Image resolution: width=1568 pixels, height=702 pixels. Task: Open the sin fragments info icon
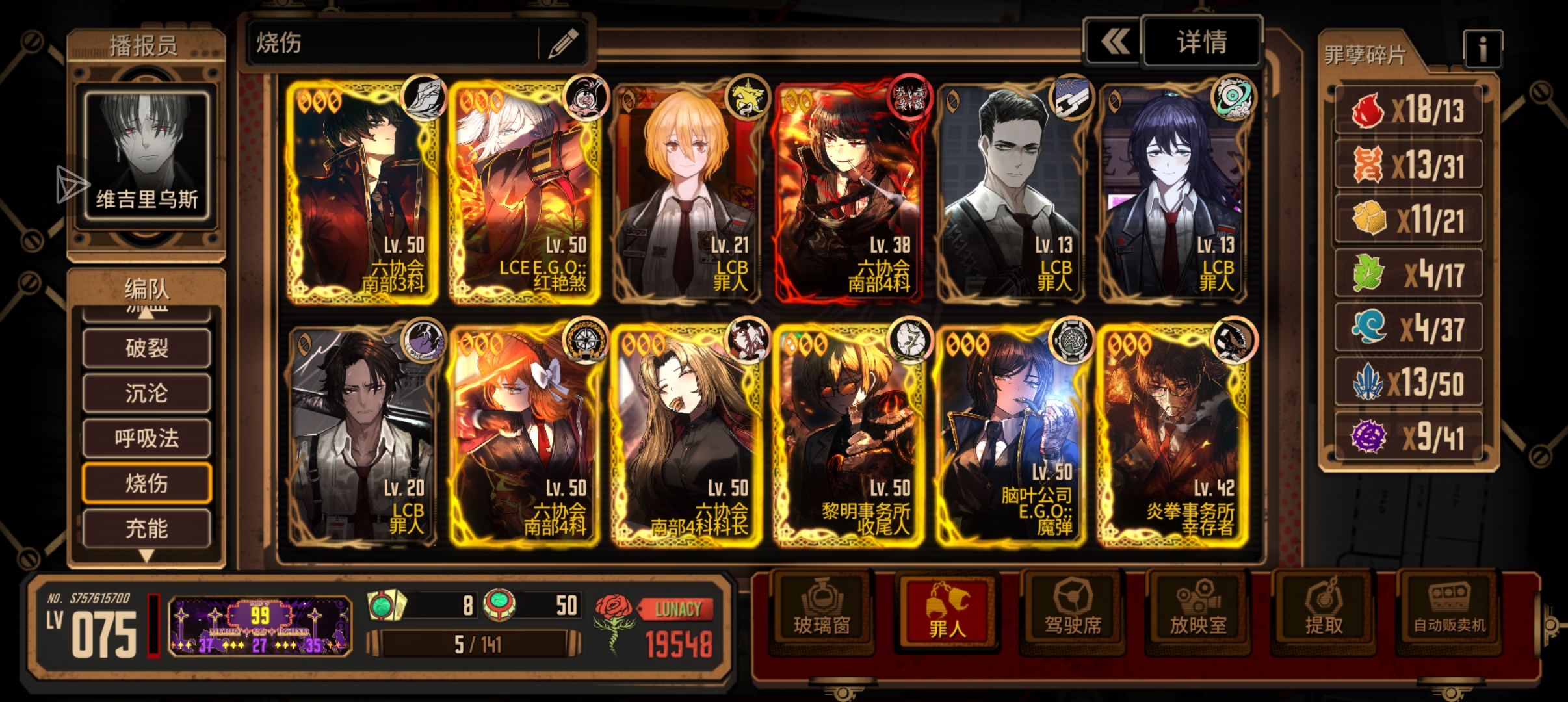pos(1482,49)
